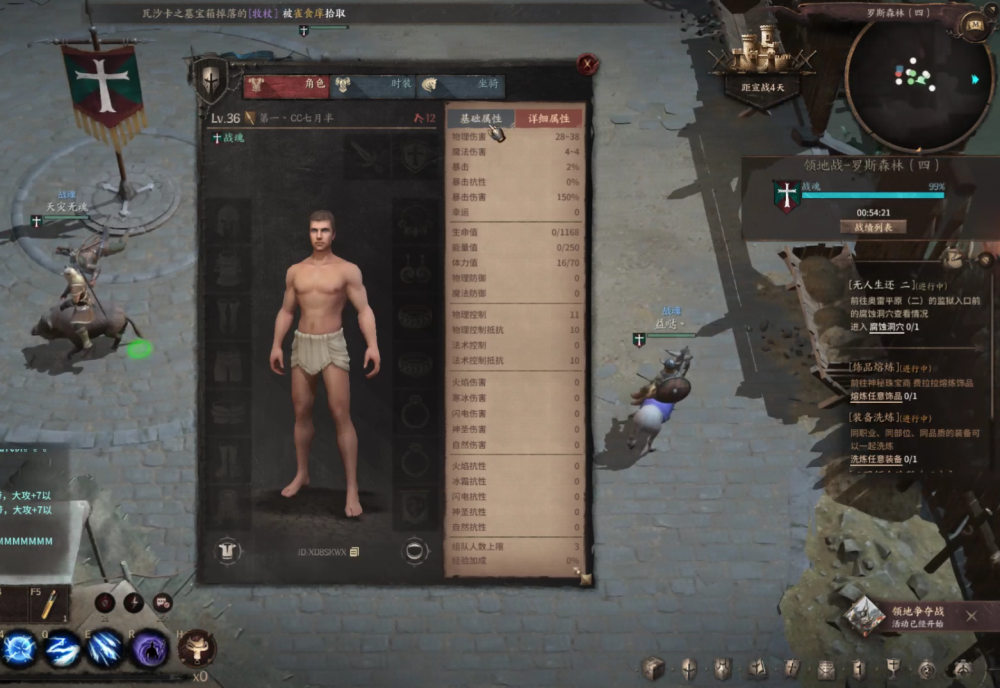Viewport: 1000px width, 688px height.
Task: Select the 无人生还 quest tracker entry
Action: (x=880, y=284)
